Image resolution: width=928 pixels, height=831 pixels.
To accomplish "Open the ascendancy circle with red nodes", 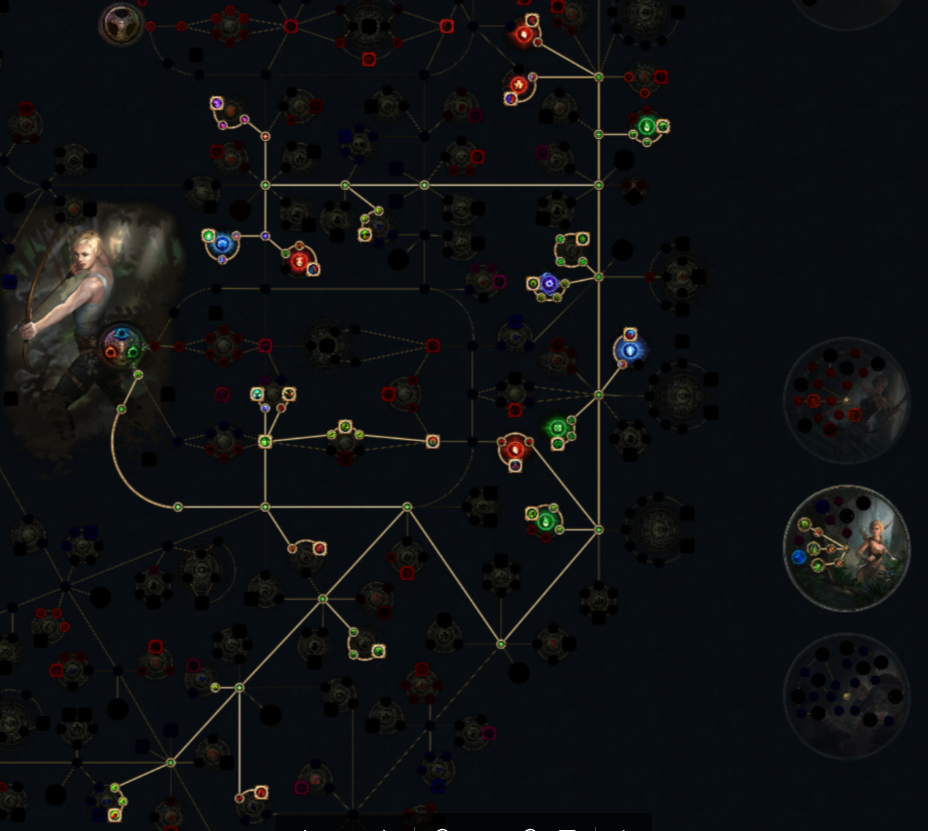I will (x=846, y=400).
